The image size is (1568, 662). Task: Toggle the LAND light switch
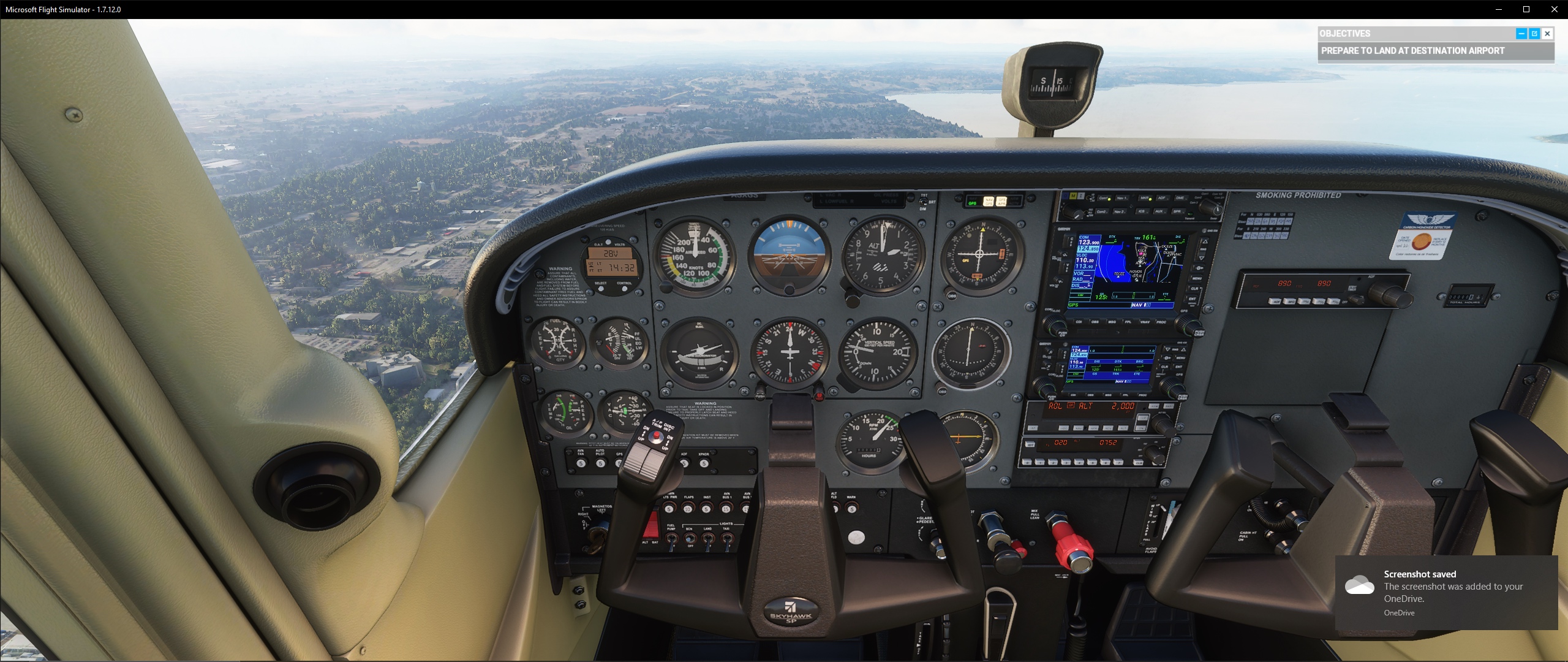(x=707, y=539)
